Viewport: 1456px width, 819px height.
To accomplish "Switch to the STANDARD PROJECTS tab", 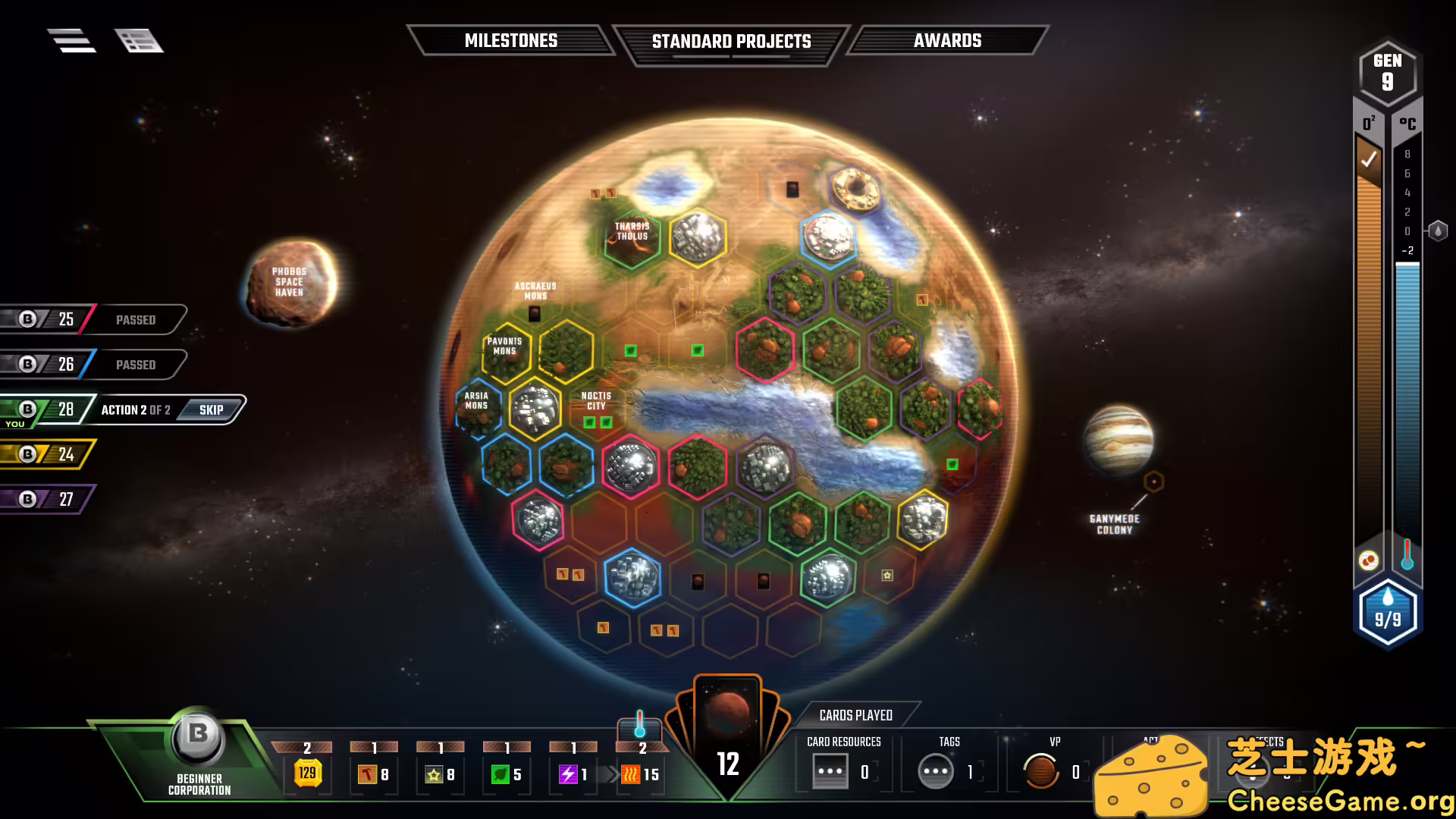I will [731, 41].
